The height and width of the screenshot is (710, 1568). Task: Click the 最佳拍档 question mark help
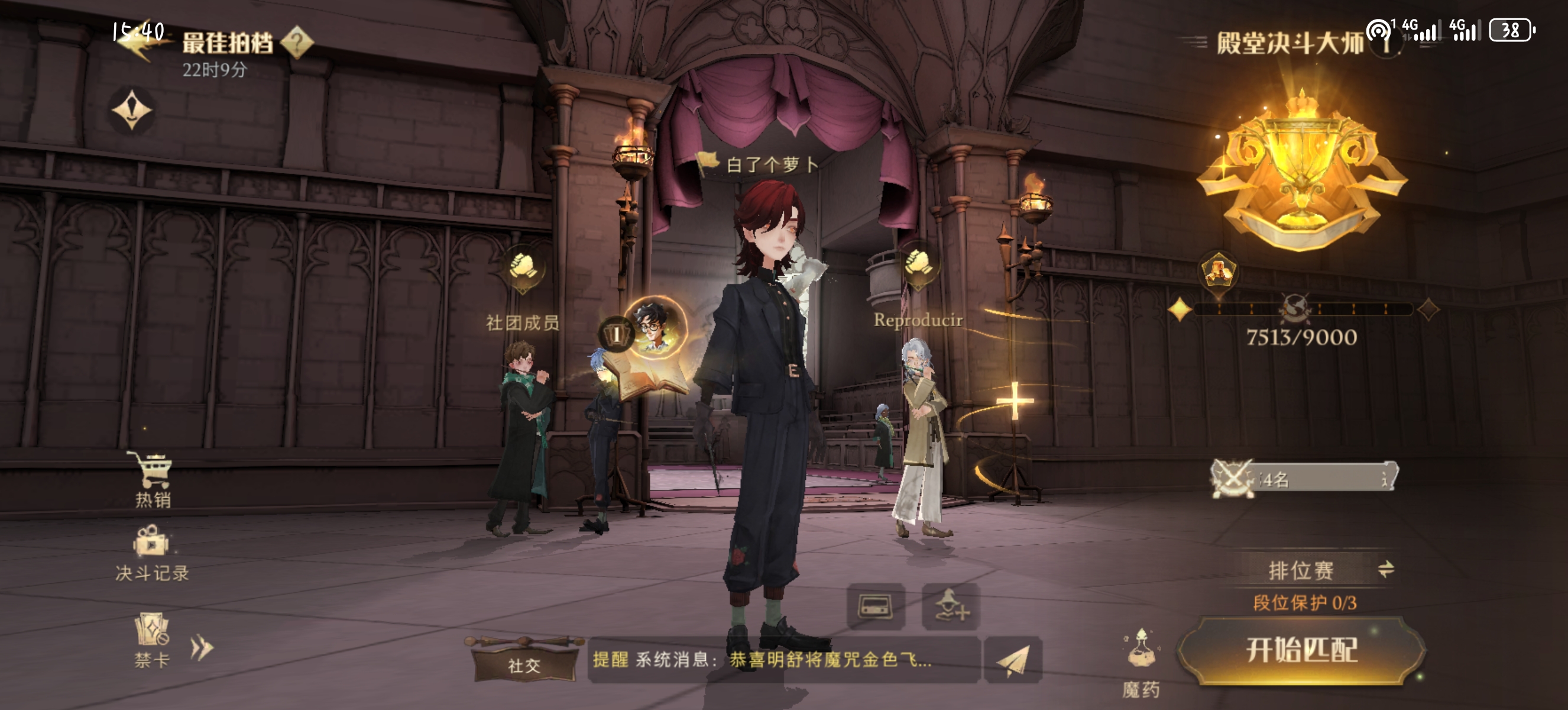tap(297, 42)
